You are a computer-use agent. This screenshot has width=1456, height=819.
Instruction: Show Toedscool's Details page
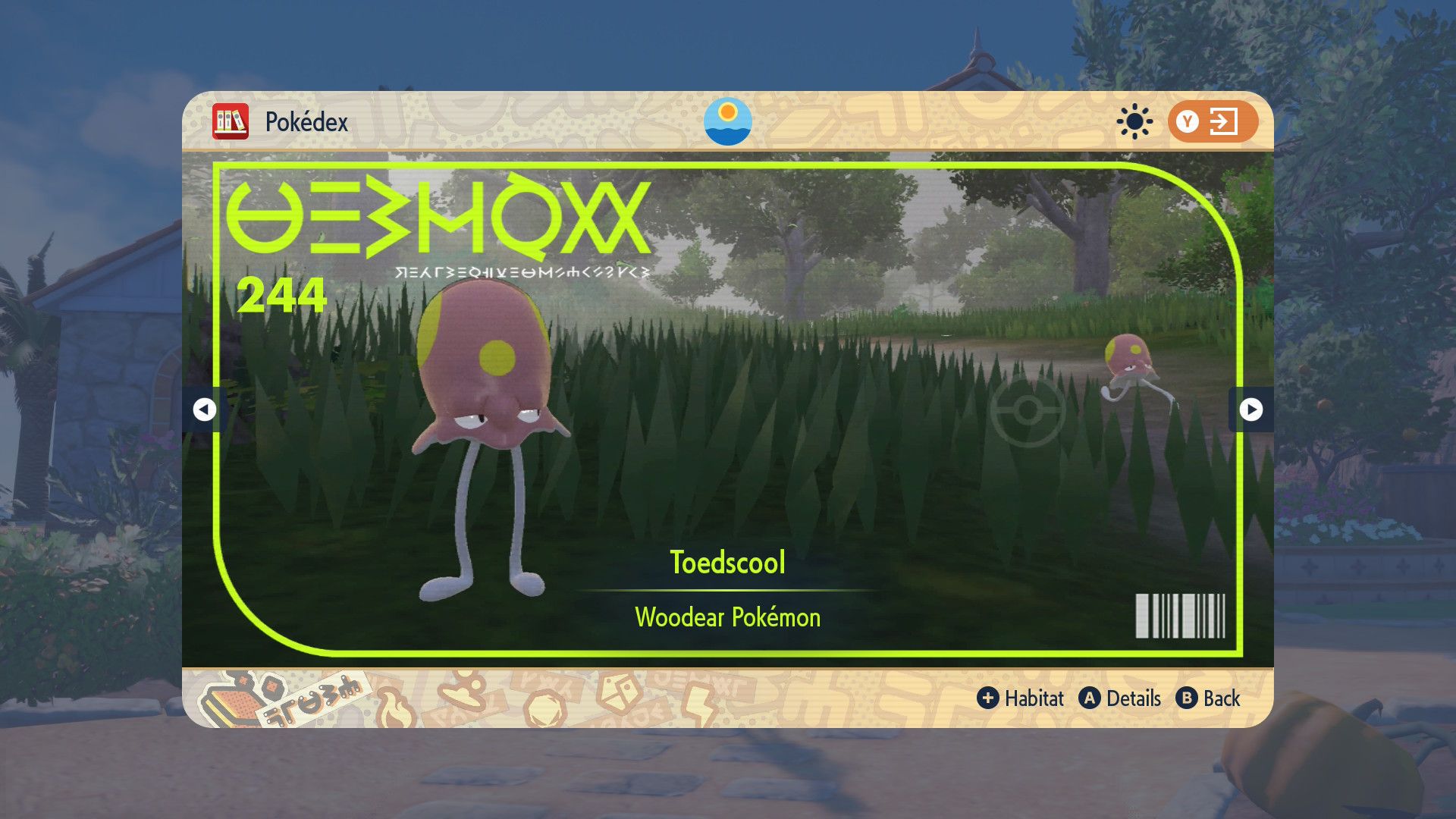point(1120,698)
